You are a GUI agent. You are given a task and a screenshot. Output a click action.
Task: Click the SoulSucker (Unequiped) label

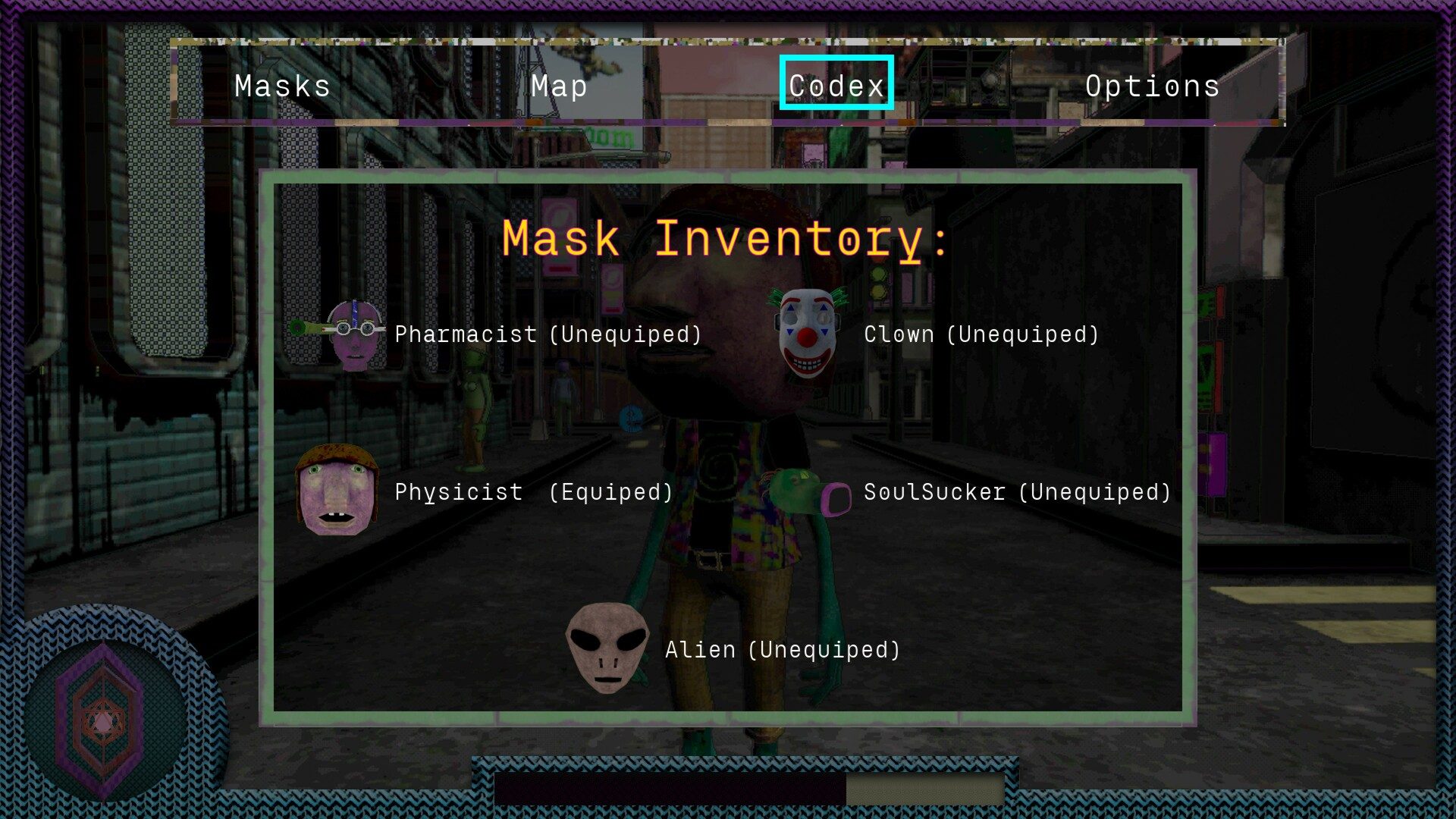pyautogui.click(x=1018, y=492)
